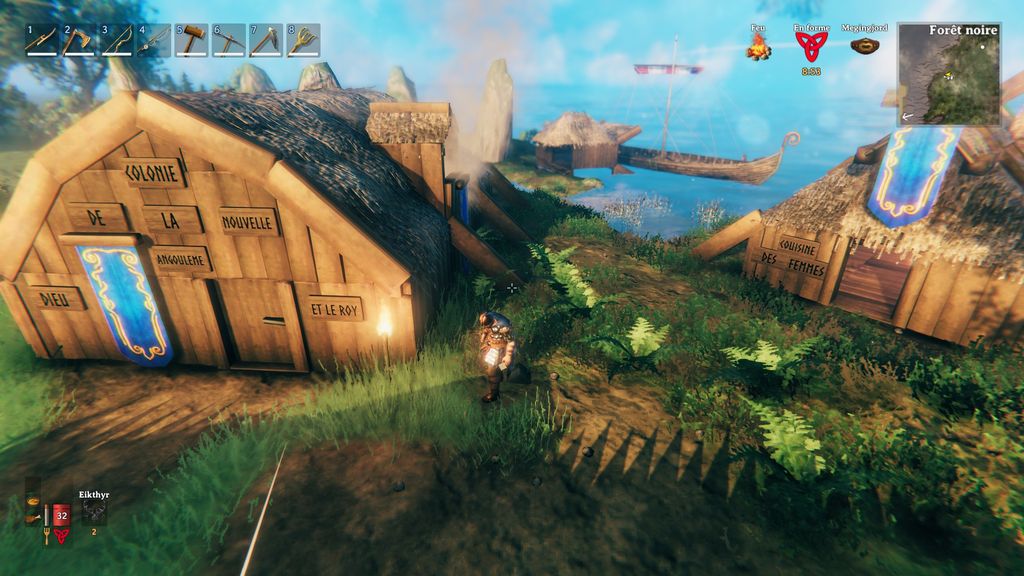Select the spear in hotbar slot 1
This screenshot has width=1024, height=576.
[x=41, y=41]
